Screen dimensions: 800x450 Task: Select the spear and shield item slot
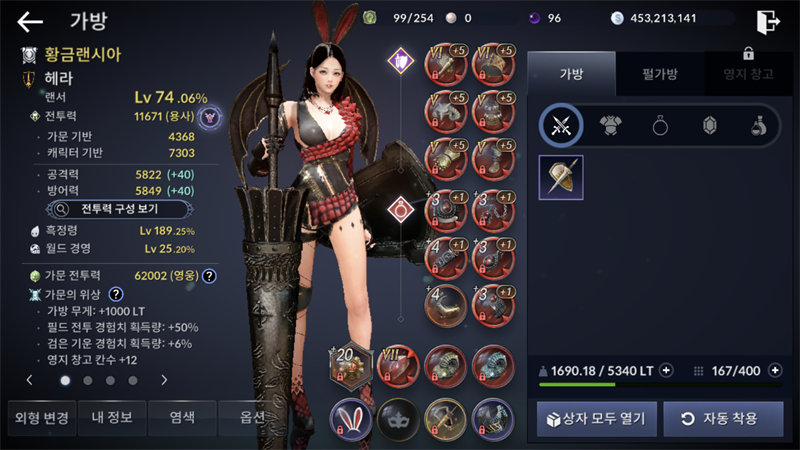(x=561, y=177)
